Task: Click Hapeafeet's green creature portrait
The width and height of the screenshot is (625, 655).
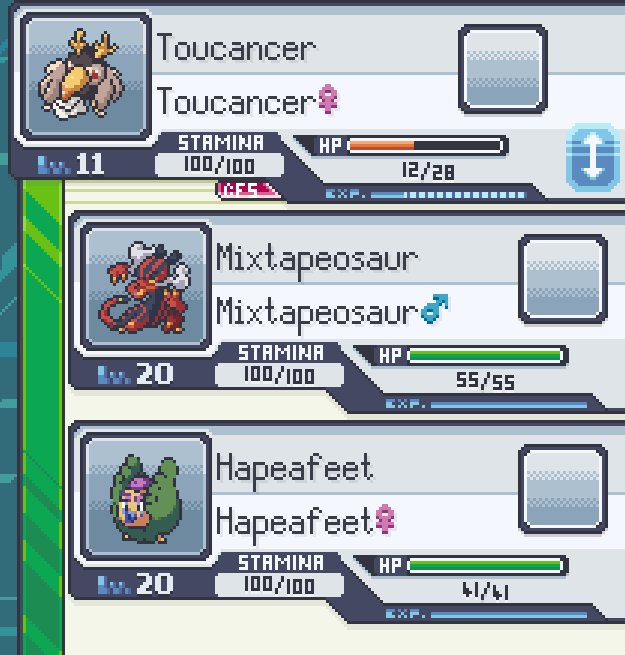Action: coord(146,497)
